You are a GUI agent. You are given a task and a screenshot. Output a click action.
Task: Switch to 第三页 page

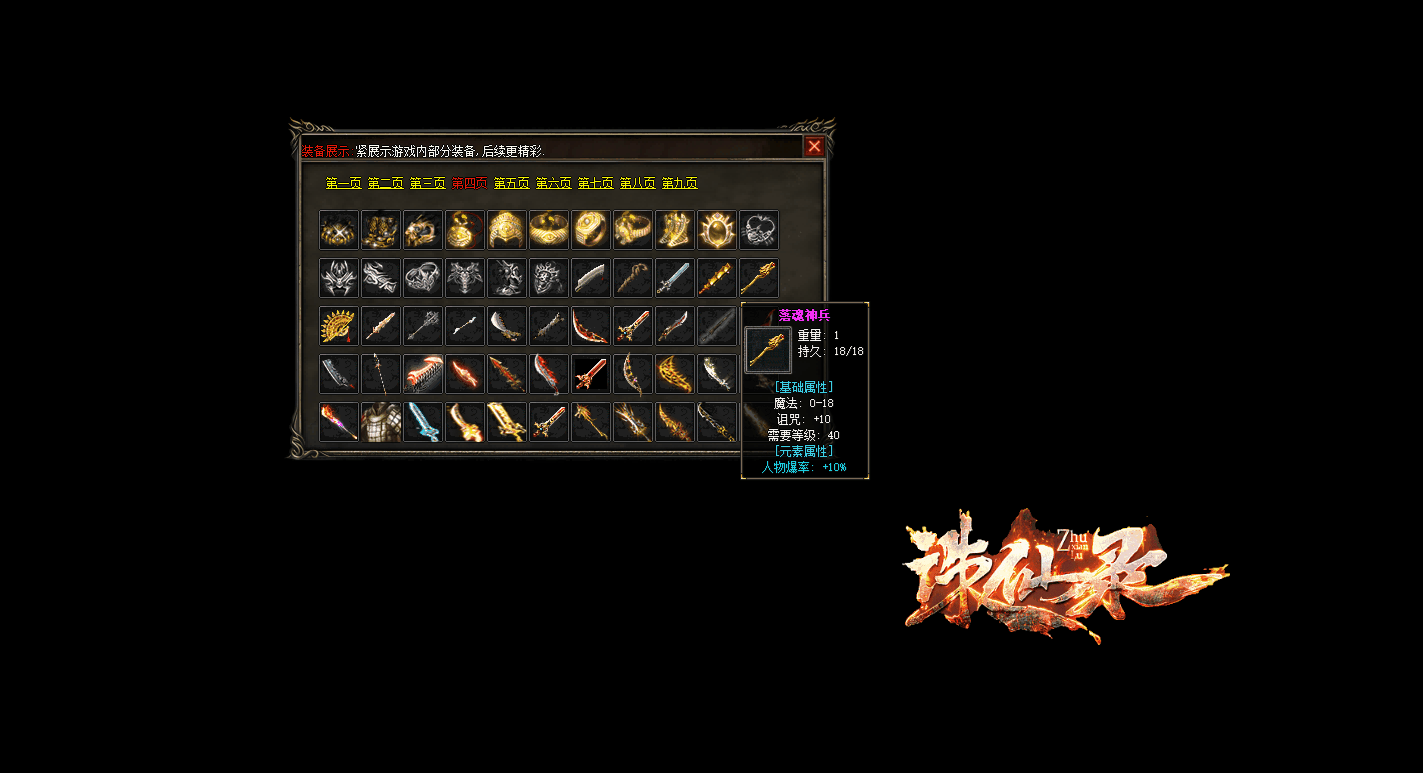[427, 184]
